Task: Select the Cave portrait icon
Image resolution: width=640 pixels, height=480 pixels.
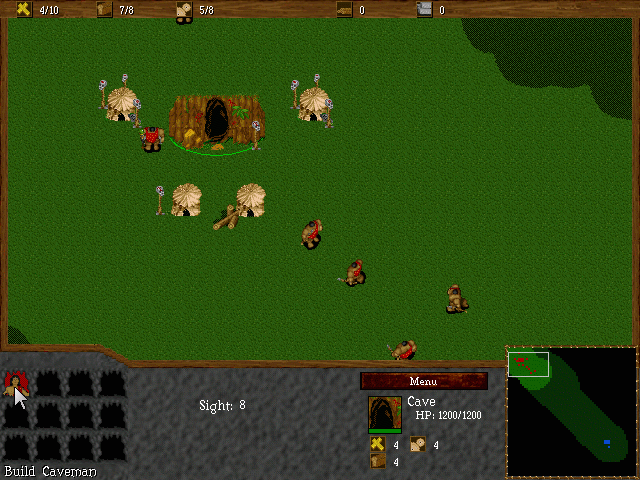Action: (x=385, y=413)
